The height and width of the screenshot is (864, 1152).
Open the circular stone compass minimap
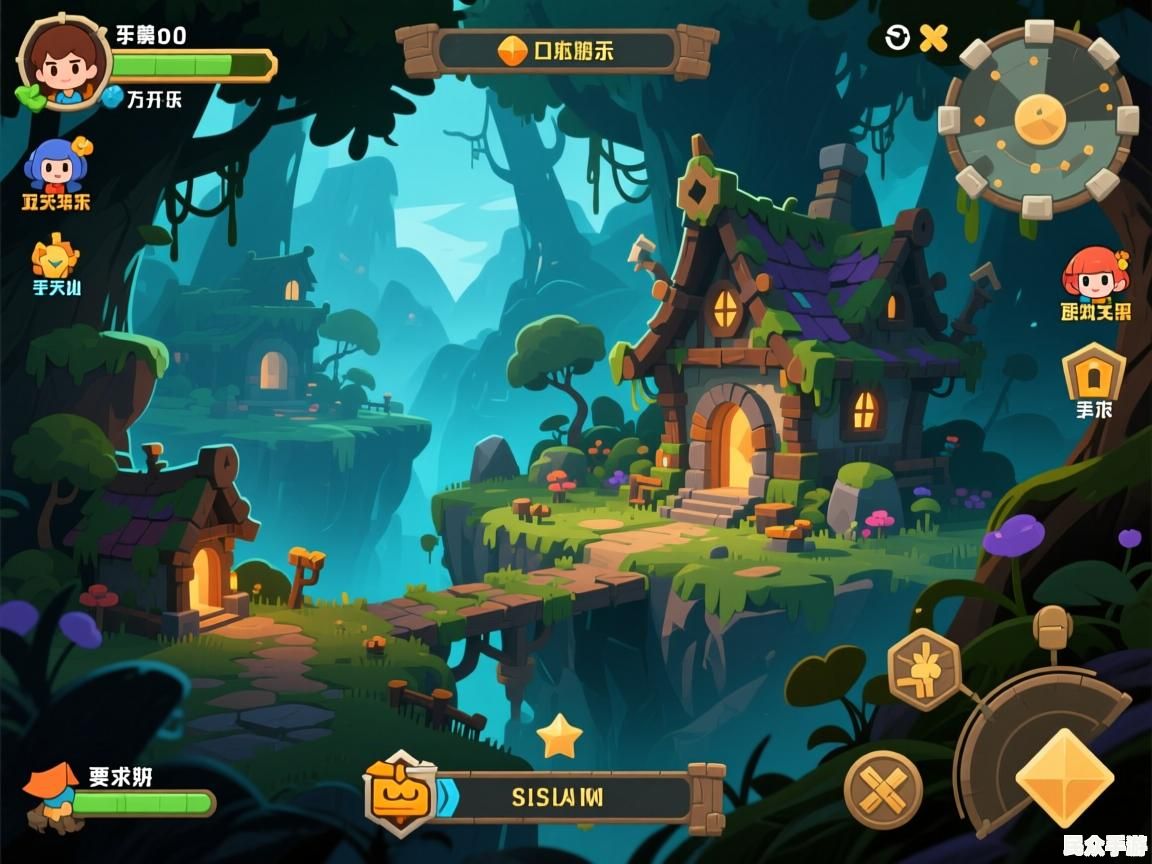tap(1039, 119)
